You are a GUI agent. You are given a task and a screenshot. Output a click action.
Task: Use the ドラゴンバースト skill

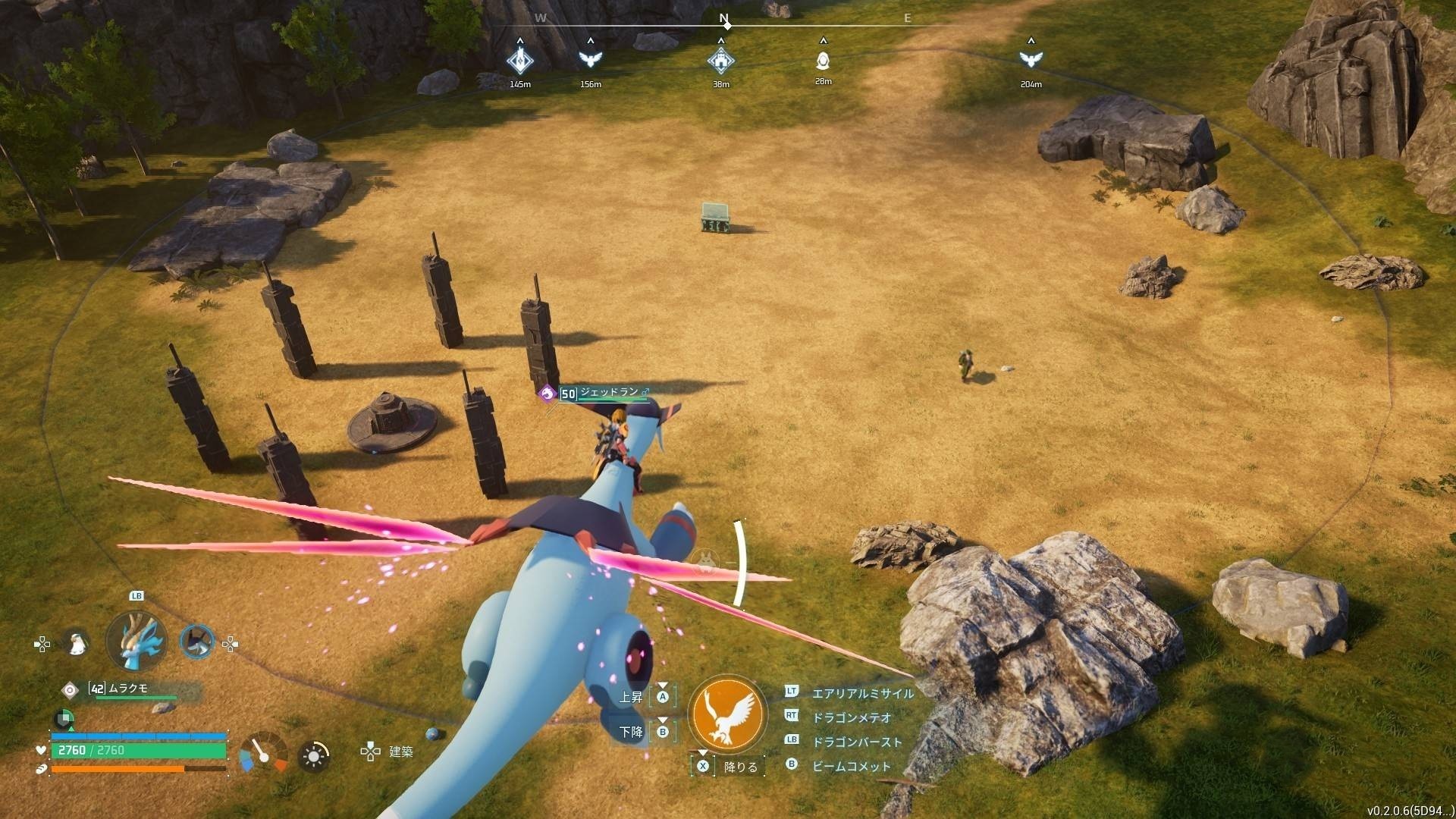tap(856, 742)
